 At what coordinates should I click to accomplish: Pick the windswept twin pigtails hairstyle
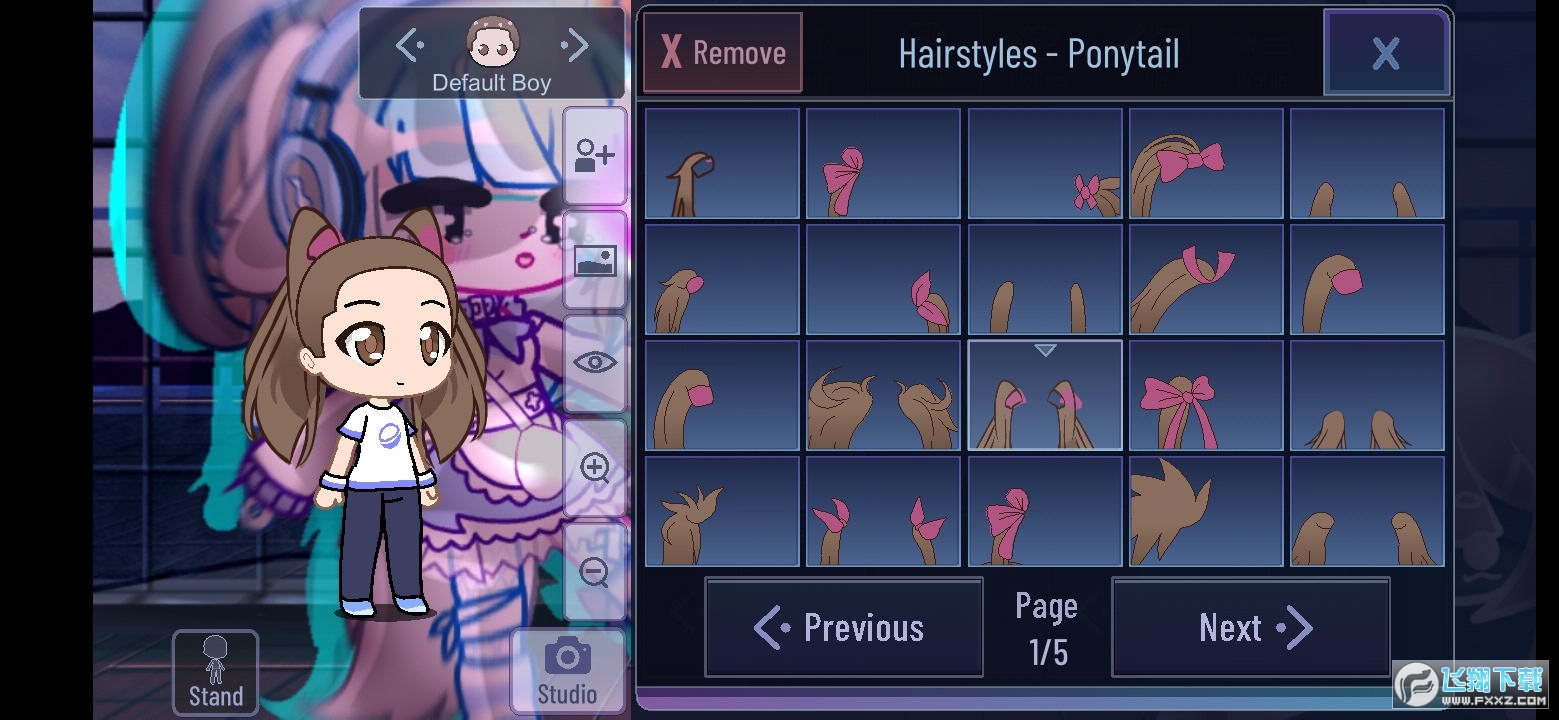point(883,395)
